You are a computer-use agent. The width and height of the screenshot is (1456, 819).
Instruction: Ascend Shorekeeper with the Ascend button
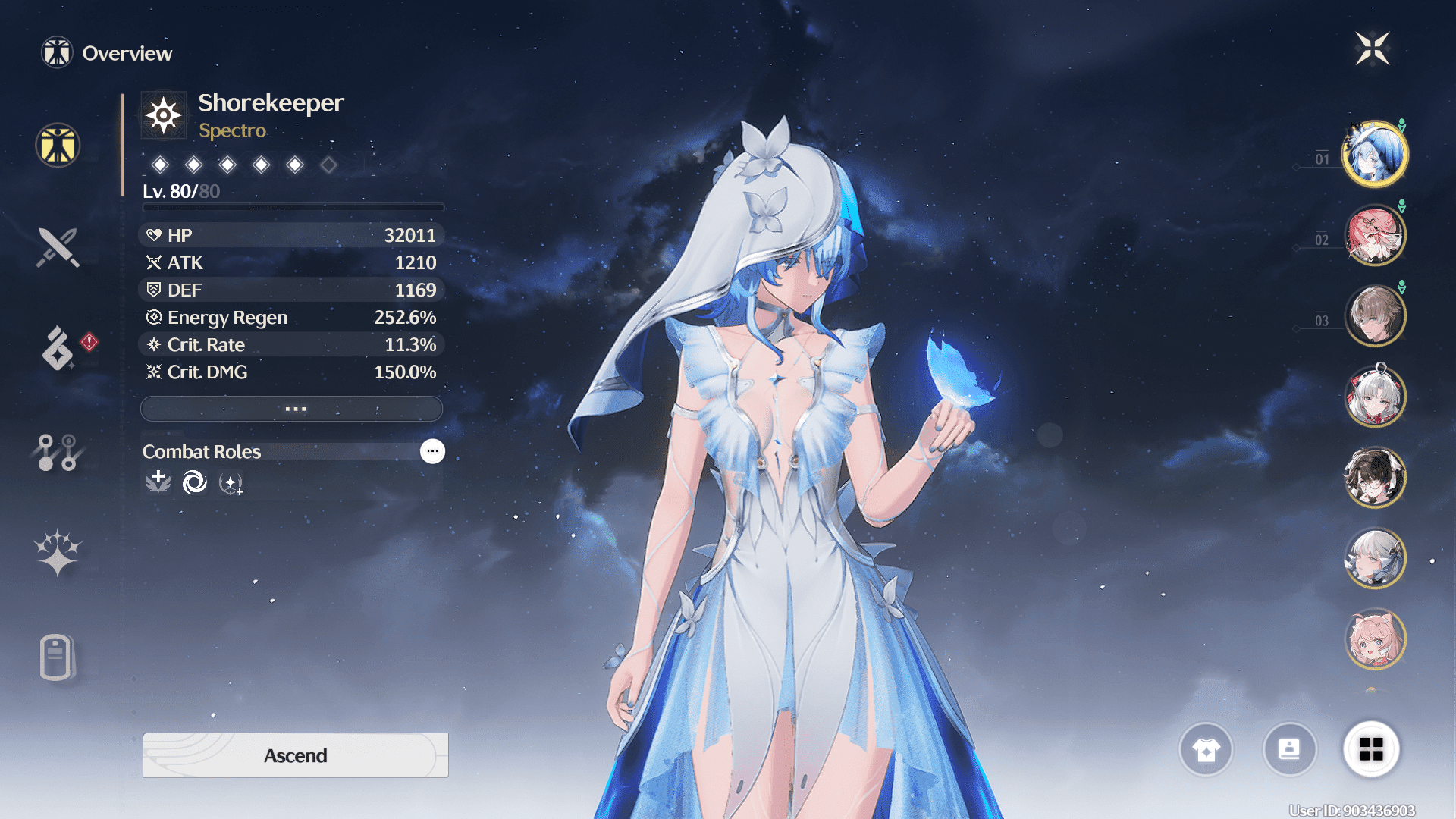pos(295,755)
